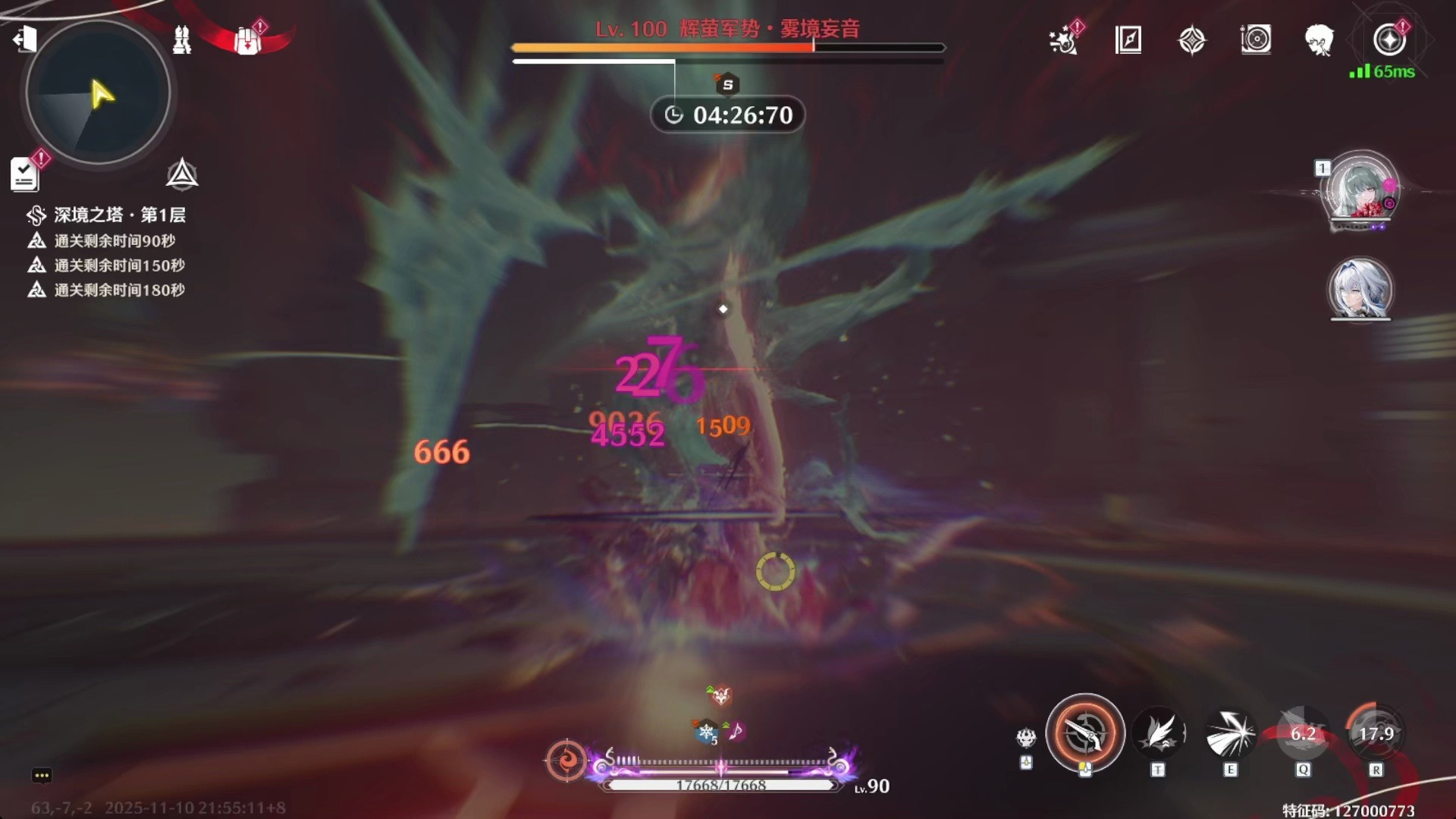Open the character head profile icon
Viewport: 1456px width, 819px height.
pyautogui.click(x=1319, y=40)
